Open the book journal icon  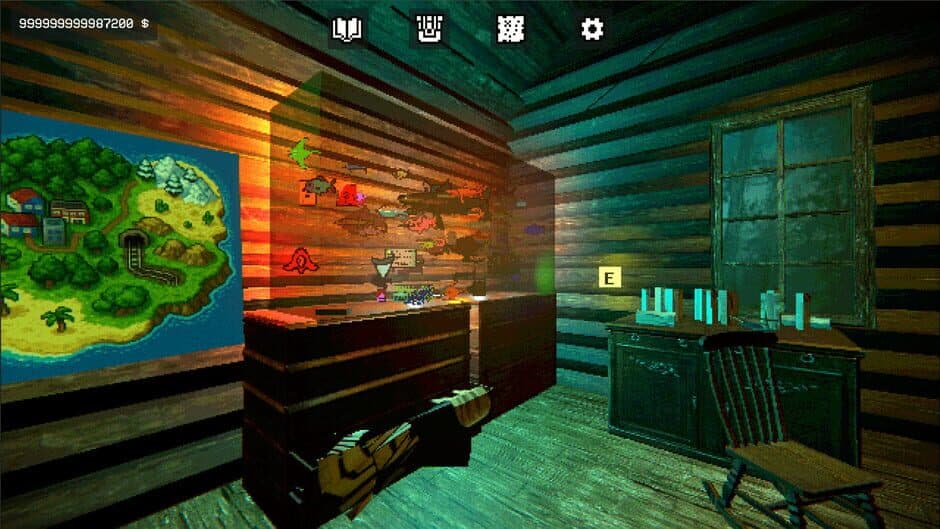(x=347, y=30)
